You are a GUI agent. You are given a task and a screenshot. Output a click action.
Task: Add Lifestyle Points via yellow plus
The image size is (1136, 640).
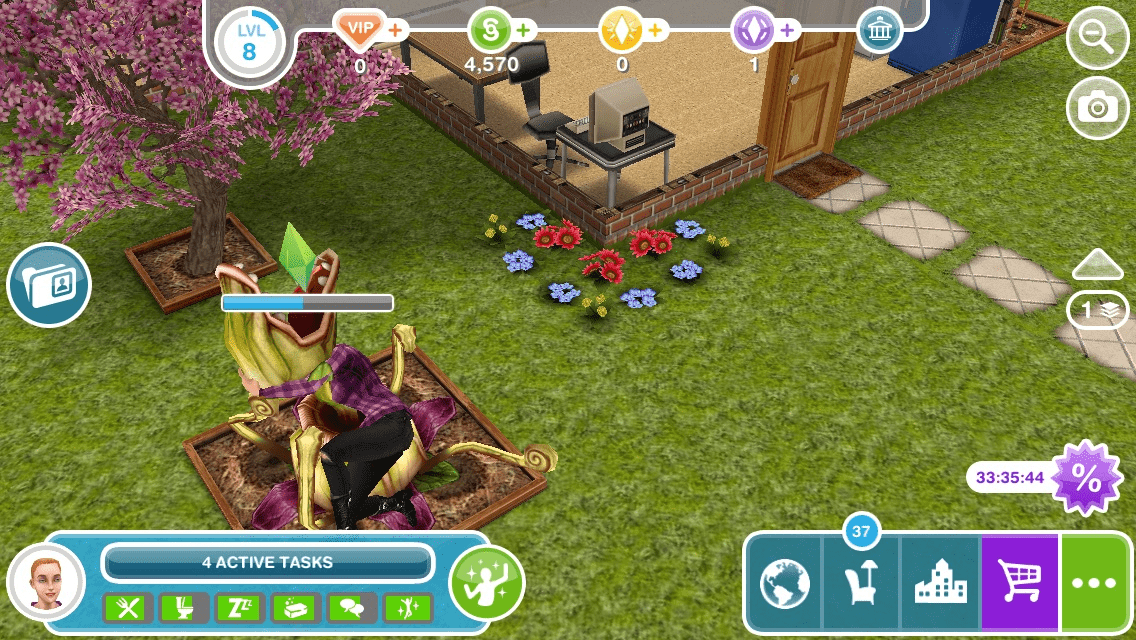pyautogui.click(x=657, y=30)
